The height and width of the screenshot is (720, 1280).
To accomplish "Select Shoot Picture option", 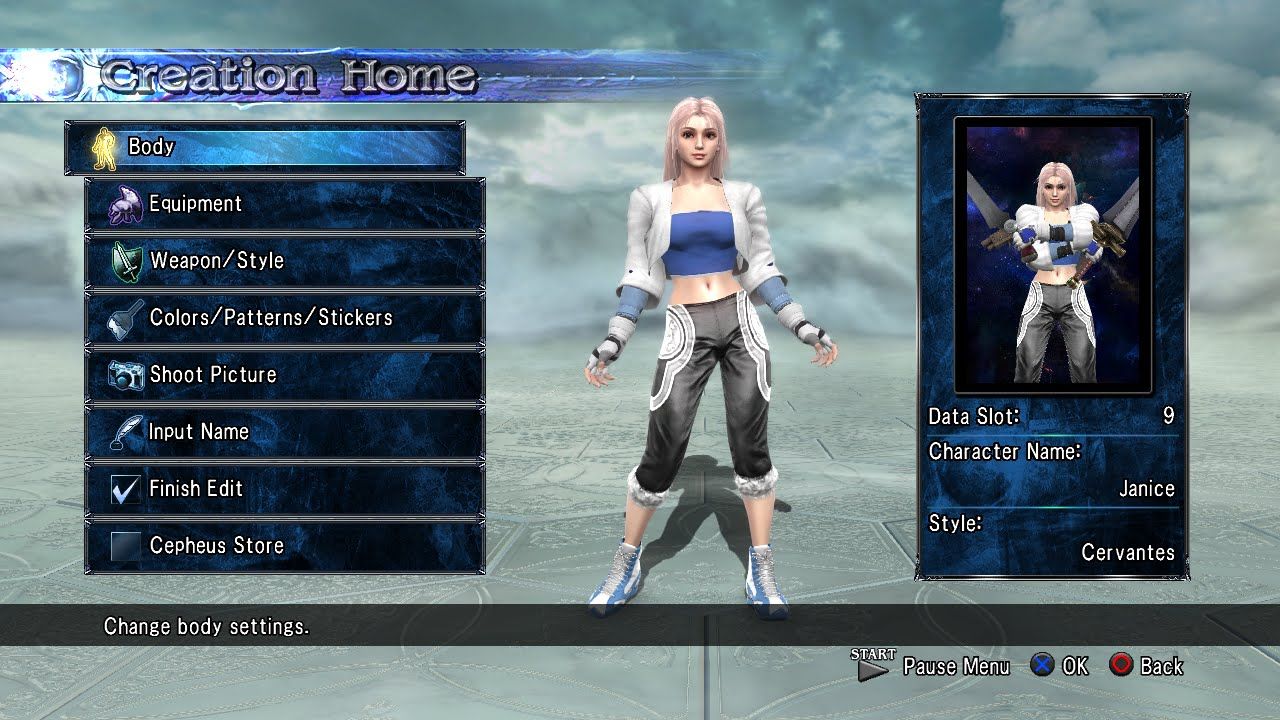I will (x=285, y=375).
